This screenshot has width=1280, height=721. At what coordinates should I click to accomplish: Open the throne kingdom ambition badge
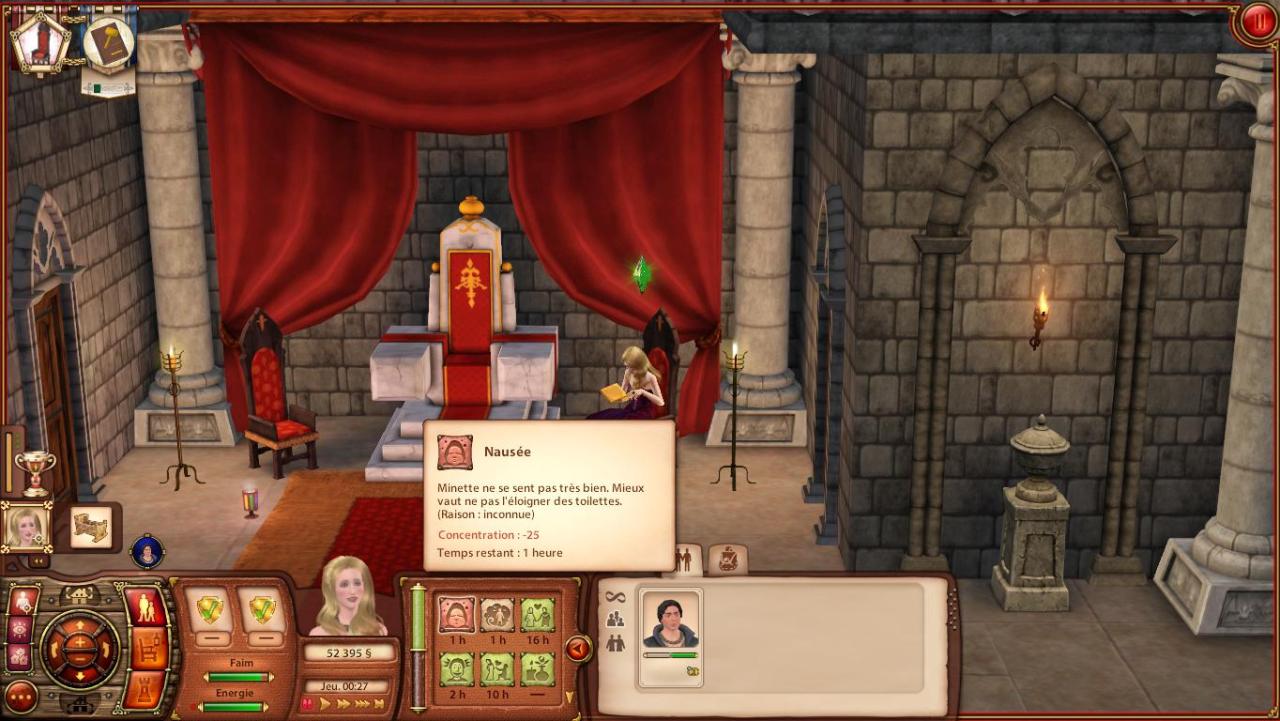(x=40, y=42)
